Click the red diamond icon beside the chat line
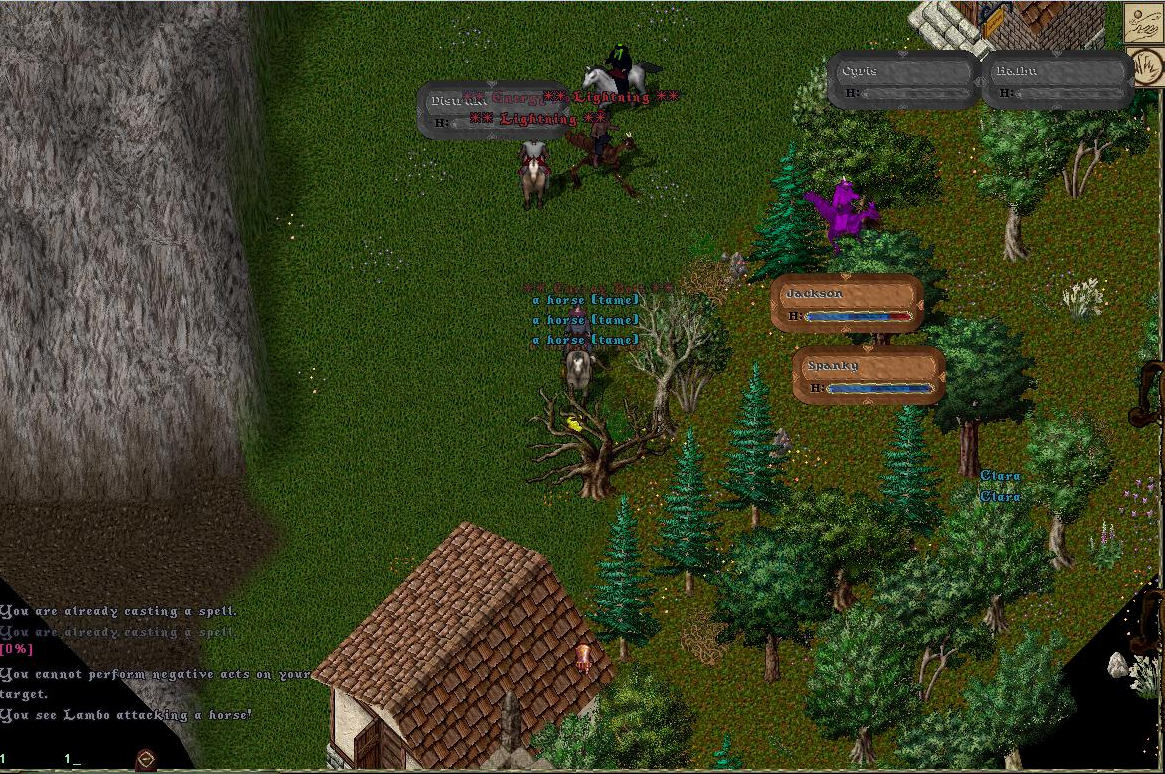 [x=146, y=759]
